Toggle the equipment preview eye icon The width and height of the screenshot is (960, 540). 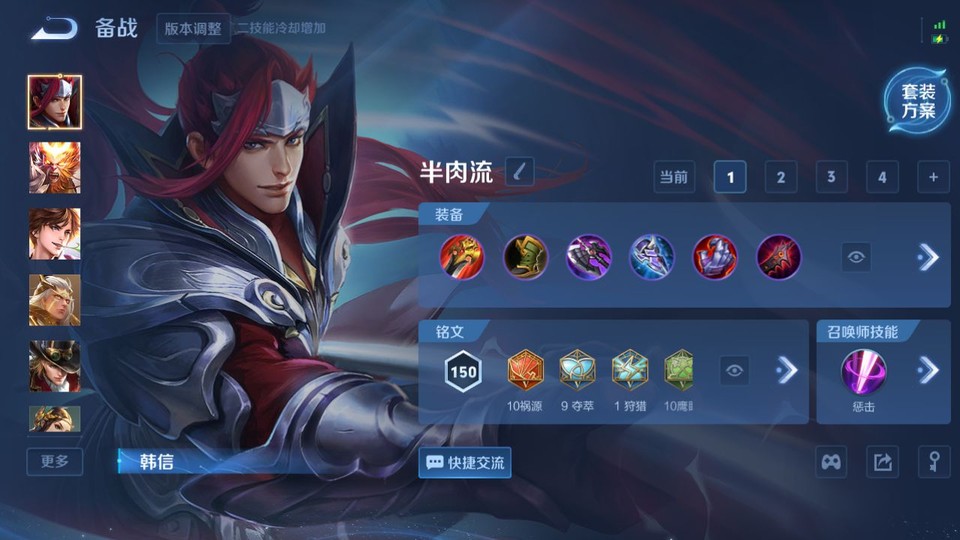[x=856, y=257]
